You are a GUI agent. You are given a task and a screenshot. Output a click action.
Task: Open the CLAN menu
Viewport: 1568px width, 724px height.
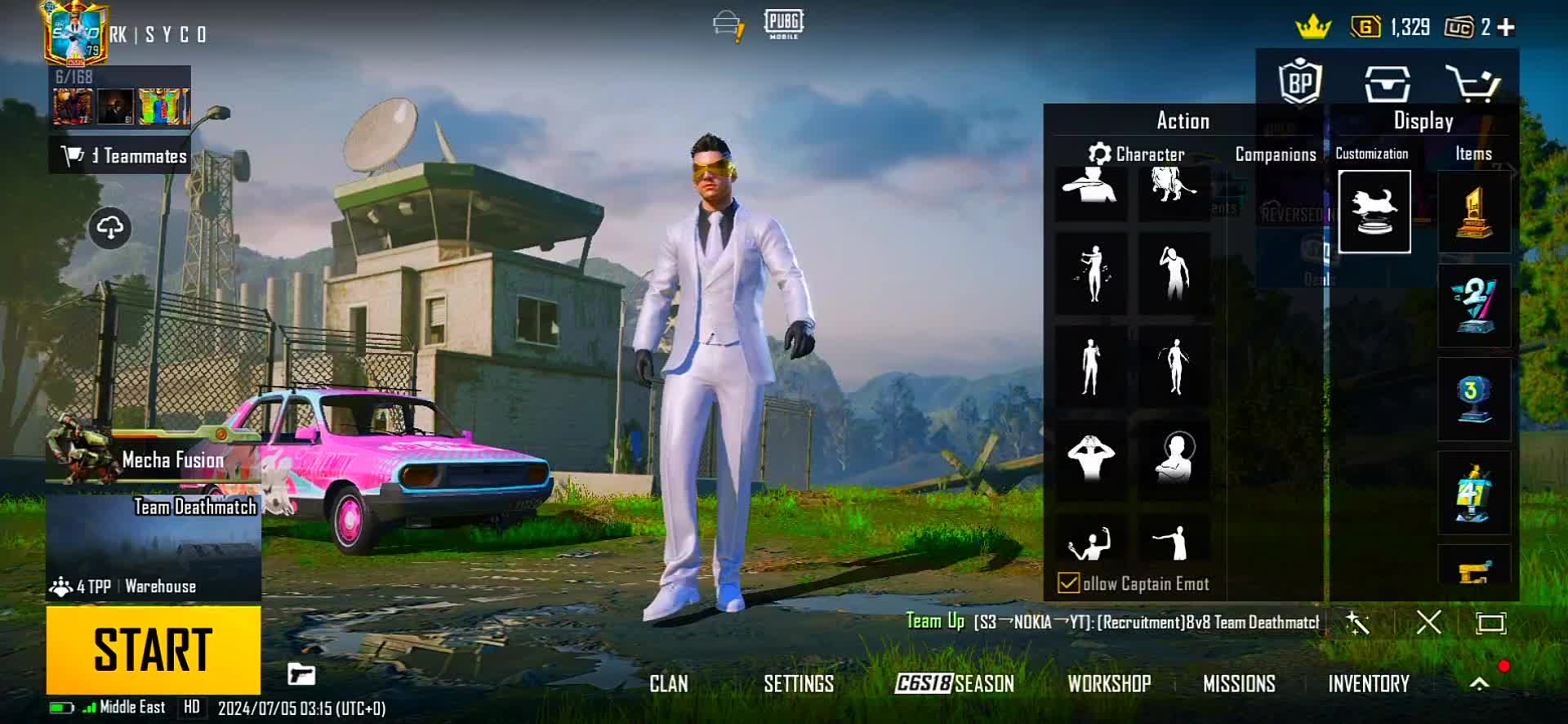point(668,684)
